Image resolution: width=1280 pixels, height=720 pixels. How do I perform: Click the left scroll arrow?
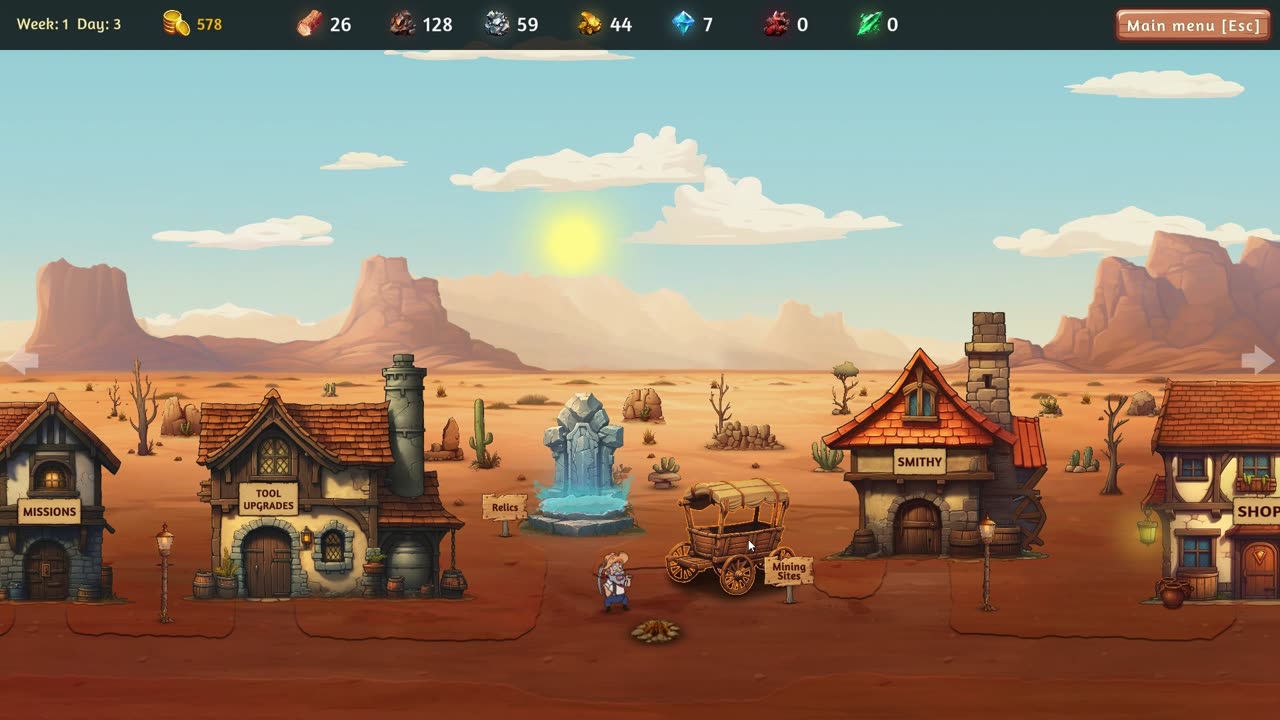[x=21, y=361]
